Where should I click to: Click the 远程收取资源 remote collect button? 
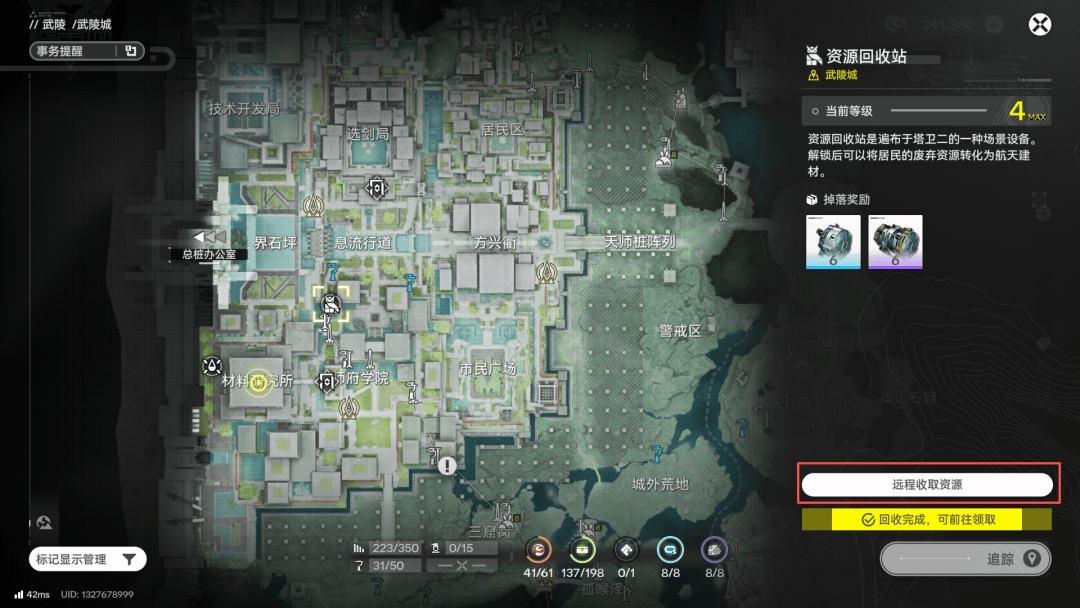point(927,485)
